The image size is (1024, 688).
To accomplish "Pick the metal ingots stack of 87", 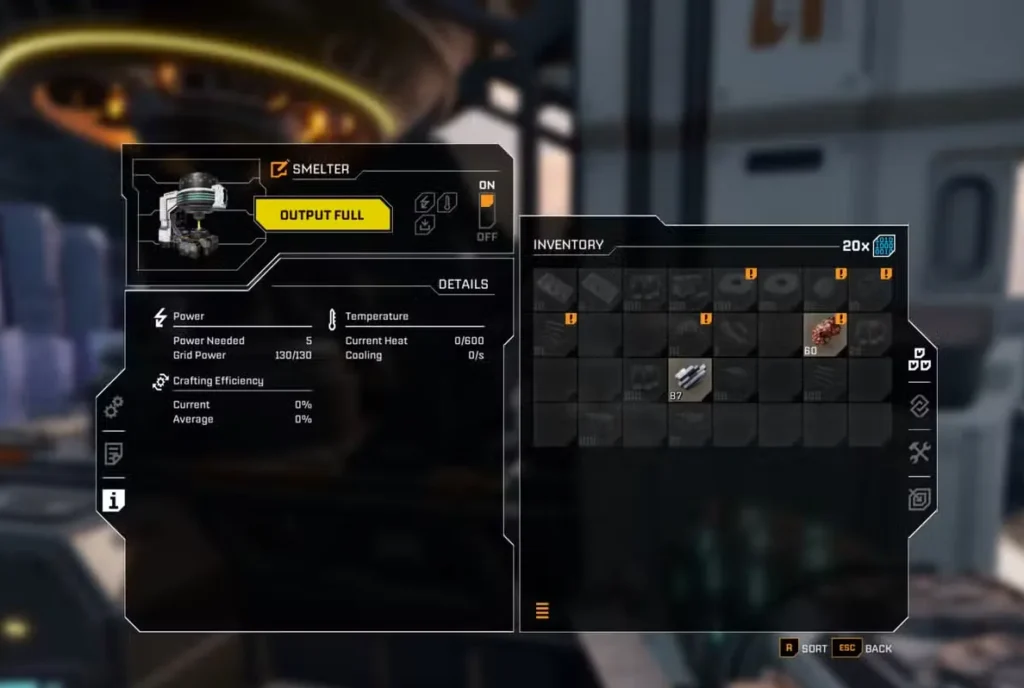I will pyautogui.click(x=690, y=380).
